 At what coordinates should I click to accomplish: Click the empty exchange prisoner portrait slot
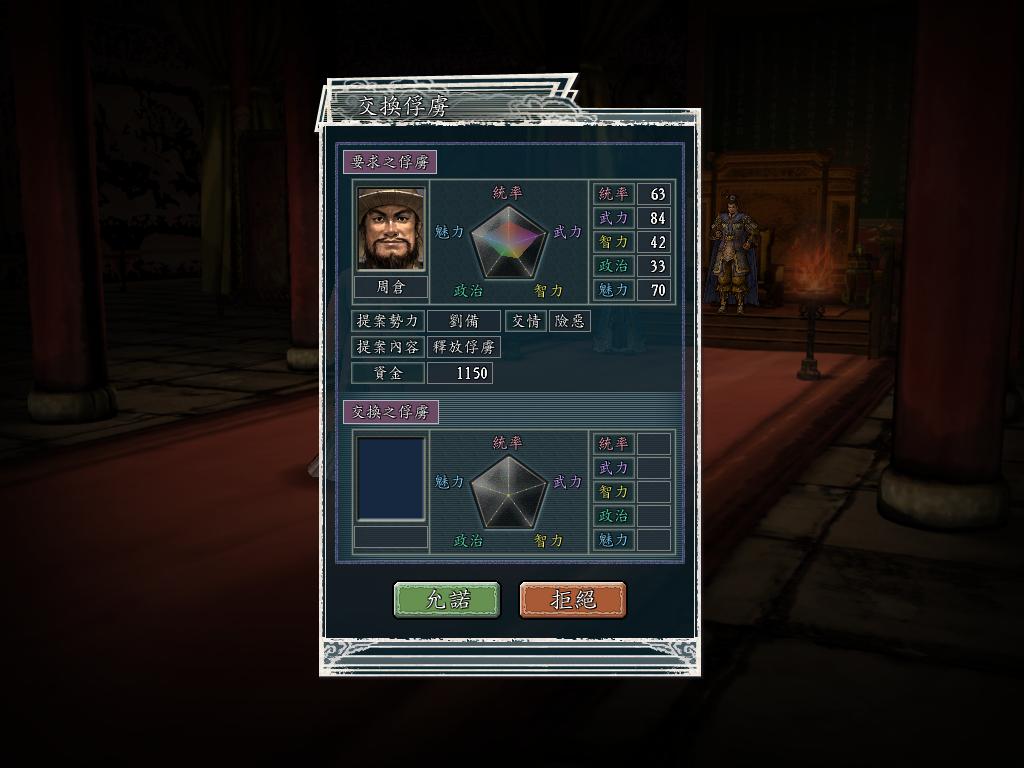[391, 478]
